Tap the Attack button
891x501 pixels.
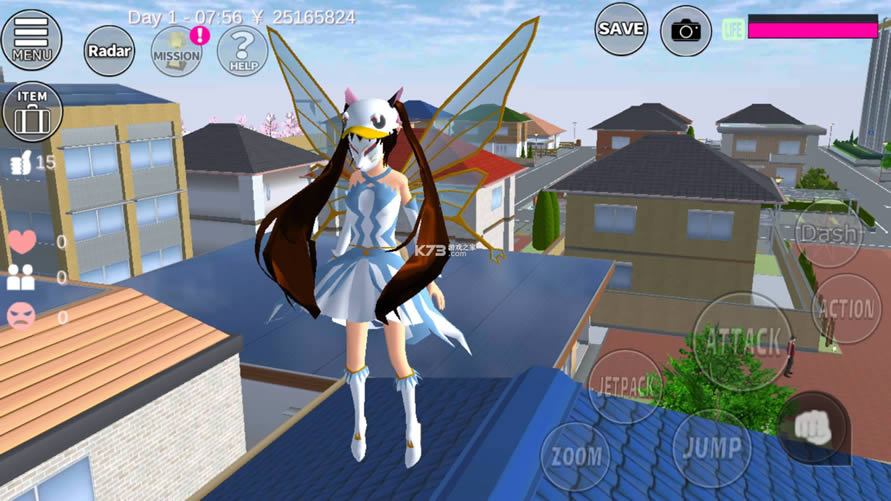tap(742, 341)
